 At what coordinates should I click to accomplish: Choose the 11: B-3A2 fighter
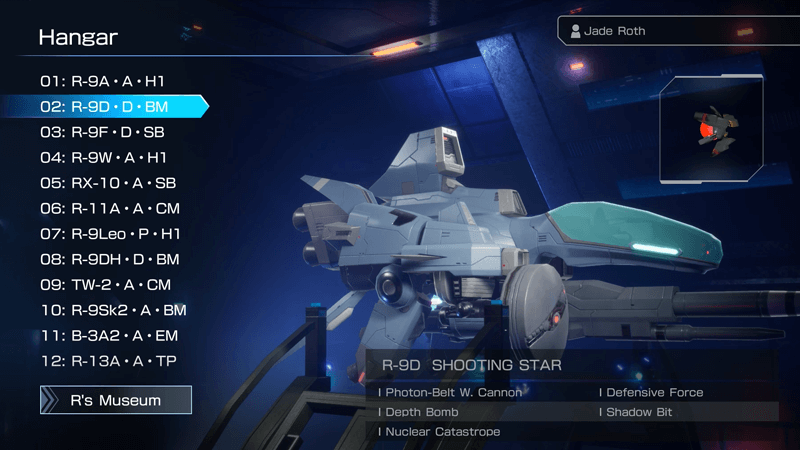(110, 336)
